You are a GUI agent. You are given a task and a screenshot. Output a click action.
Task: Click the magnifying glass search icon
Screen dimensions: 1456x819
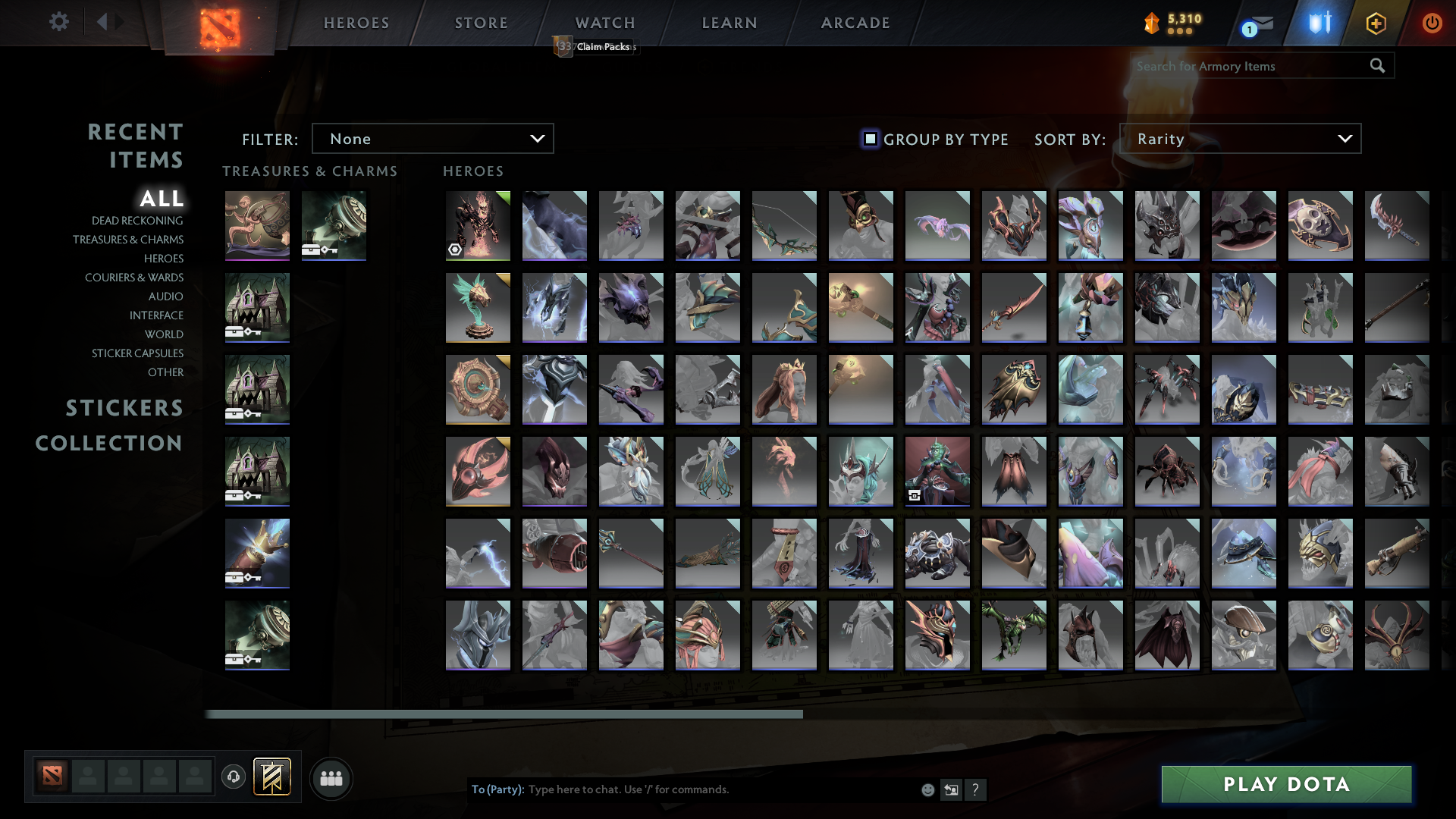1377,66
